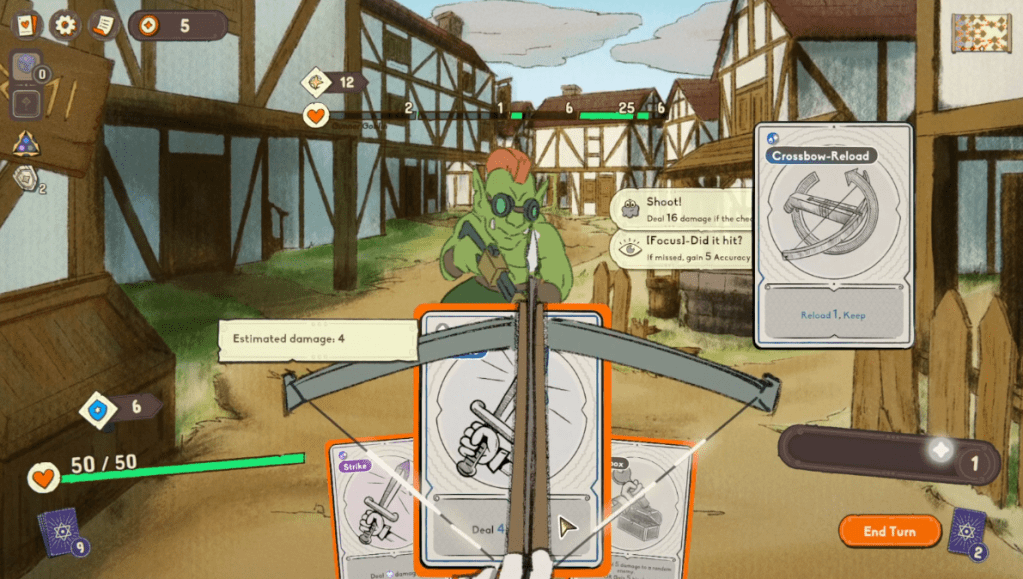Click the empty diamond slot below the dice
1023x579 pixels.
27,102
